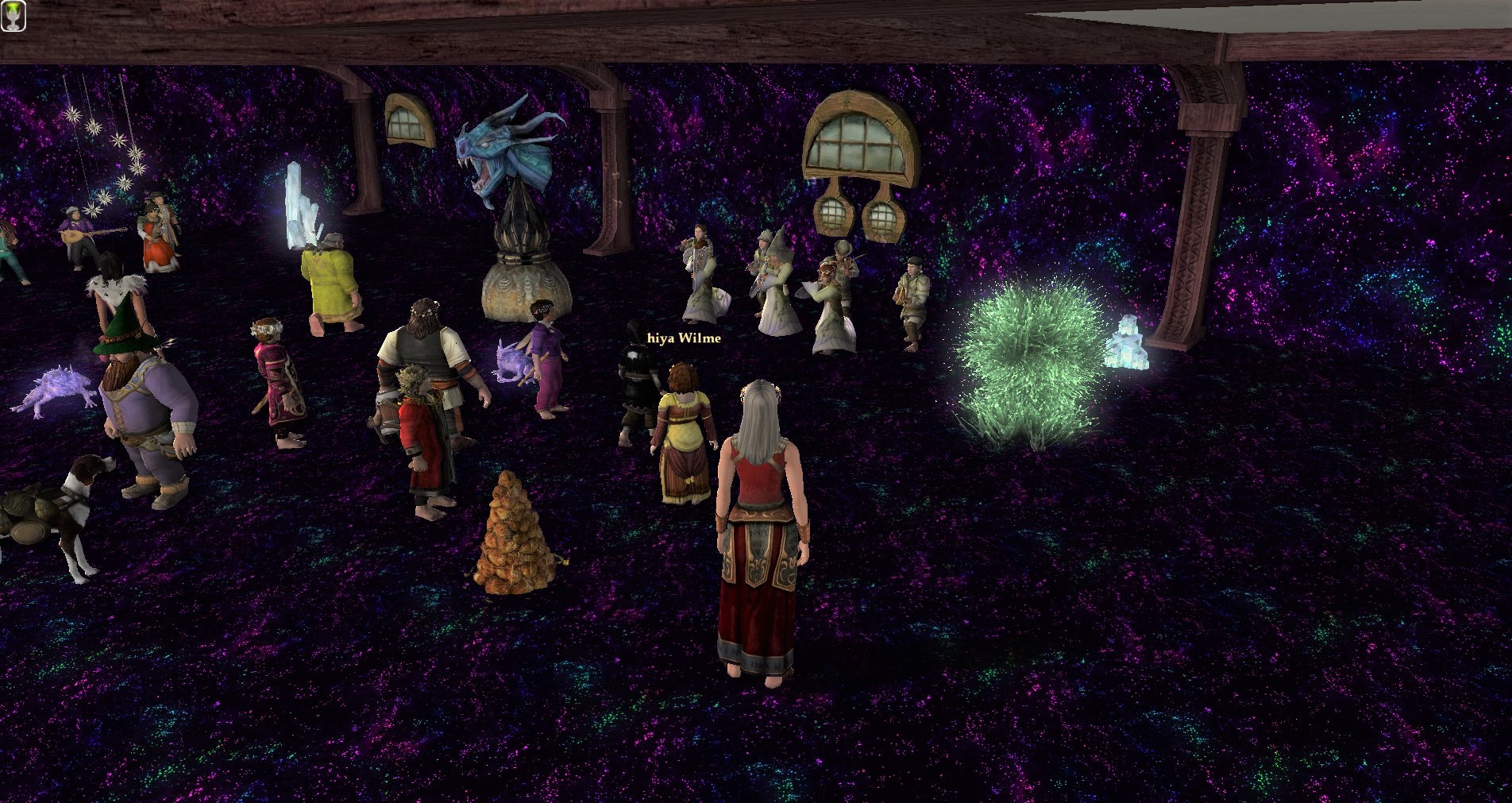
Task: Click the green goblet icon
Action: [x=13, y=15]
